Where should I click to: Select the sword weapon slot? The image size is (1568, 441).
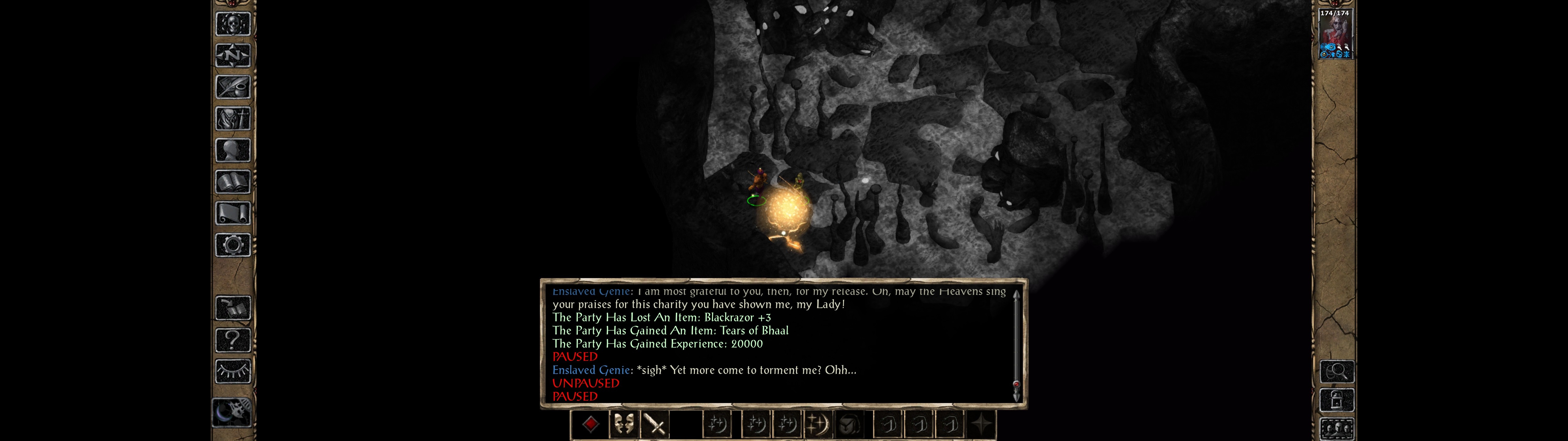(x=655, y=424)
